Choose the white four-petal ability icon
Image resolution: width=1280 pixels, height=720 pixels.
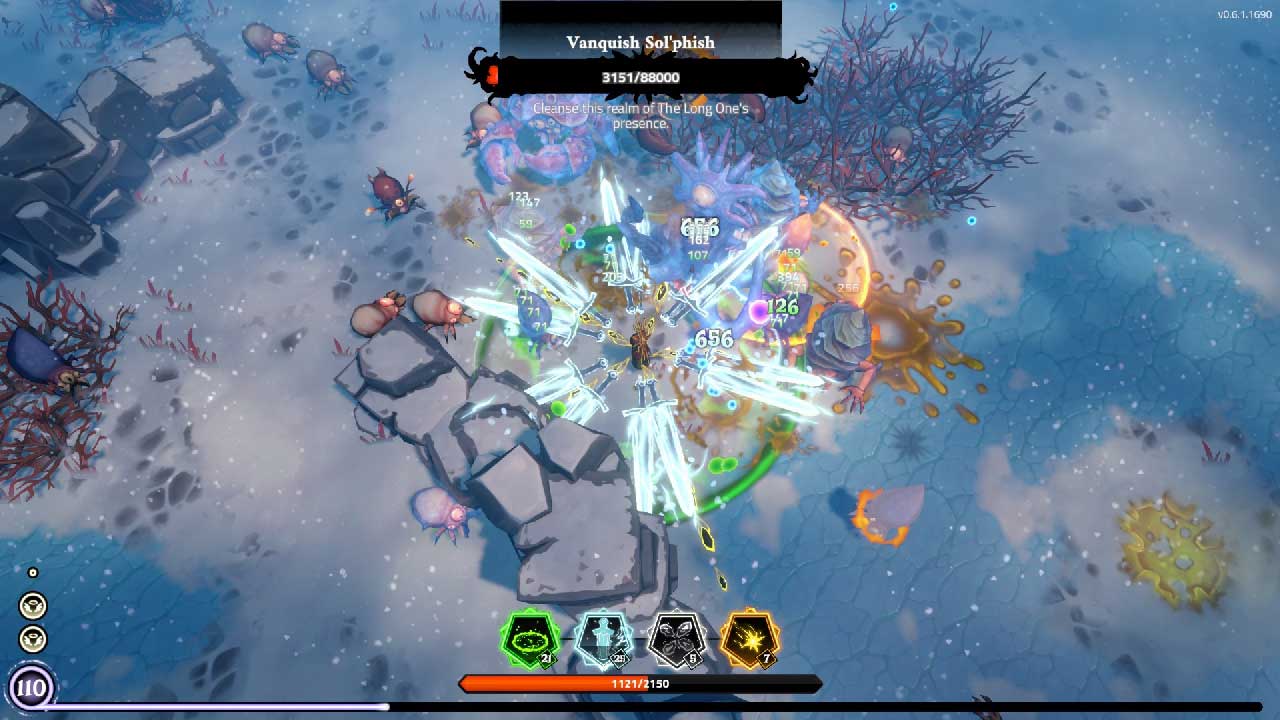676,639
